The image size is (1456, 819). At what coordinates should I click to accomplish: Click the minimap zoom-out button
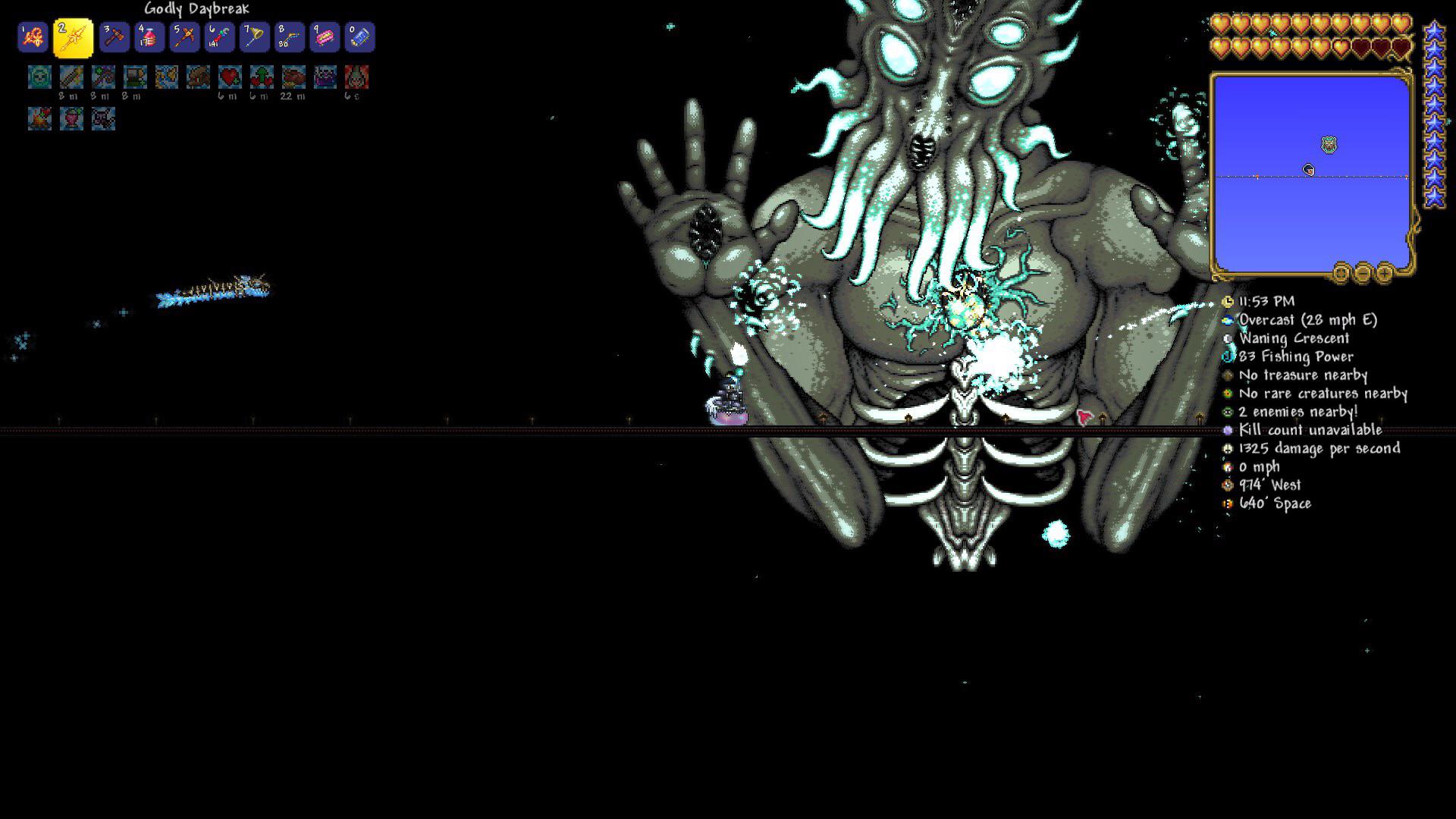tap(1363, 271)
